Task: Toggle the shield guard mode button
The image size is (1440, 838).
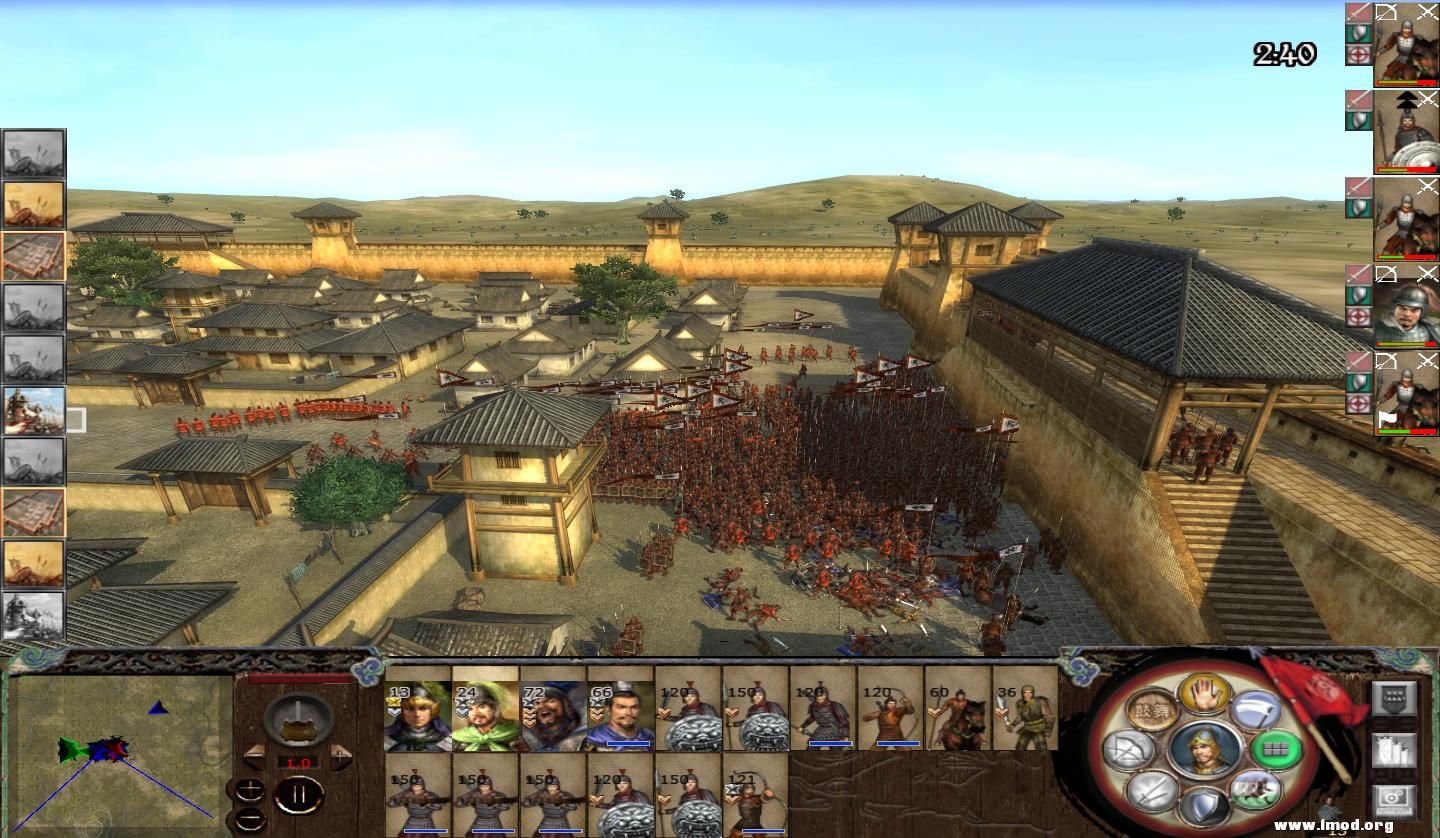Action: (1205, 808)
